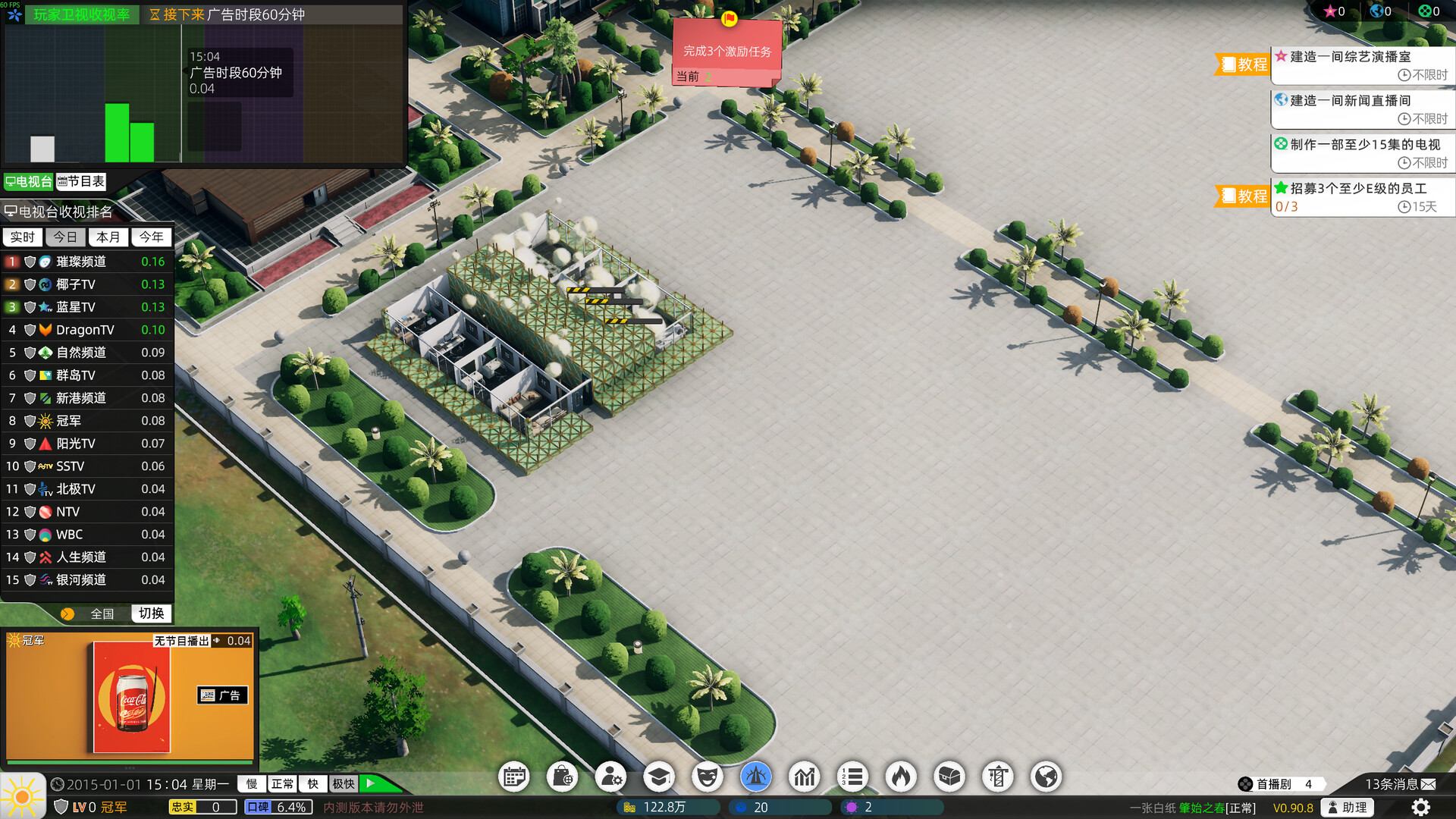Image resolution: width=1456 pixels, height=819 pixels.
Task: Click the 切换 region switch button
Action: (151, 613)
